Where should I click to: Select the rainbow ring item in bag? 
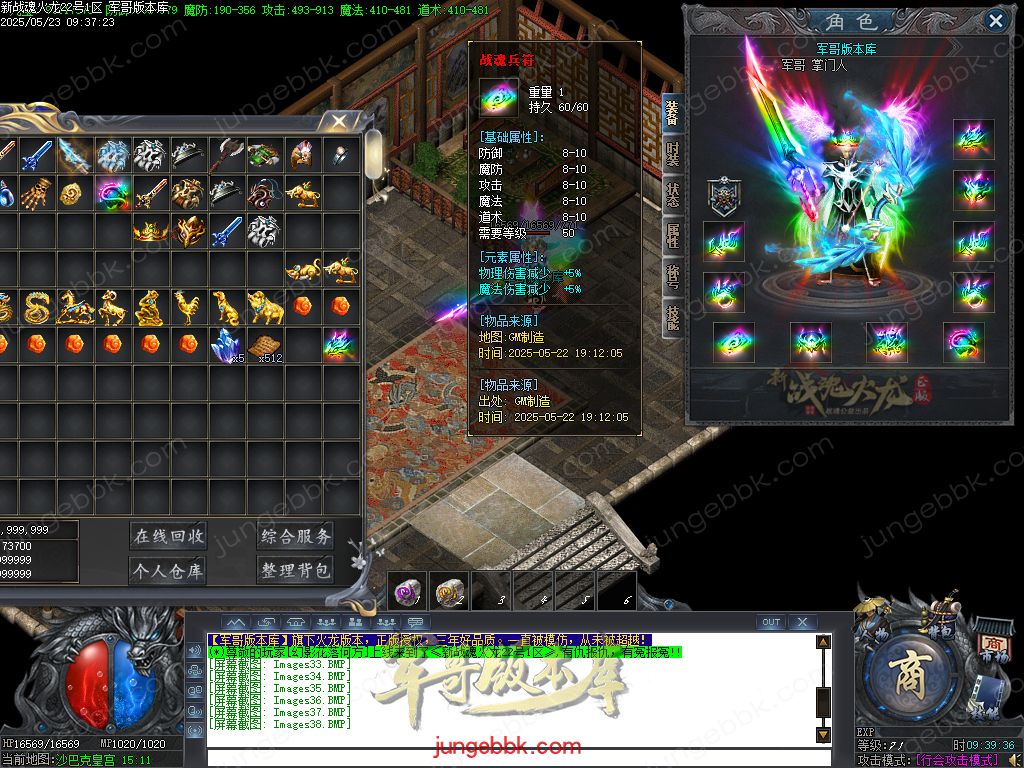pyautogui.click(x=112, y=192)
